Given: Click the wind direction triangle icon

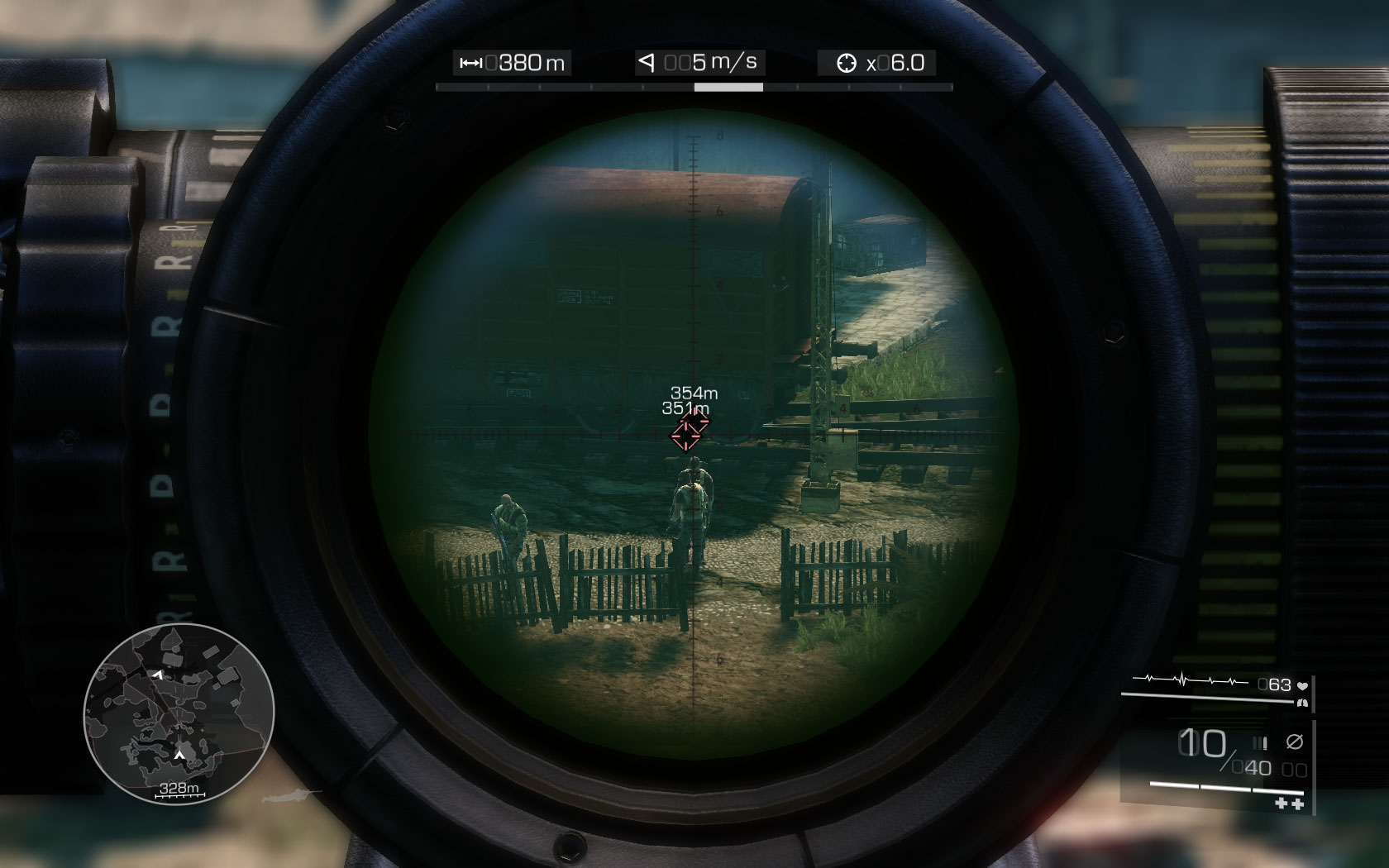Looking at the screenshot, I should pos(646,62).
